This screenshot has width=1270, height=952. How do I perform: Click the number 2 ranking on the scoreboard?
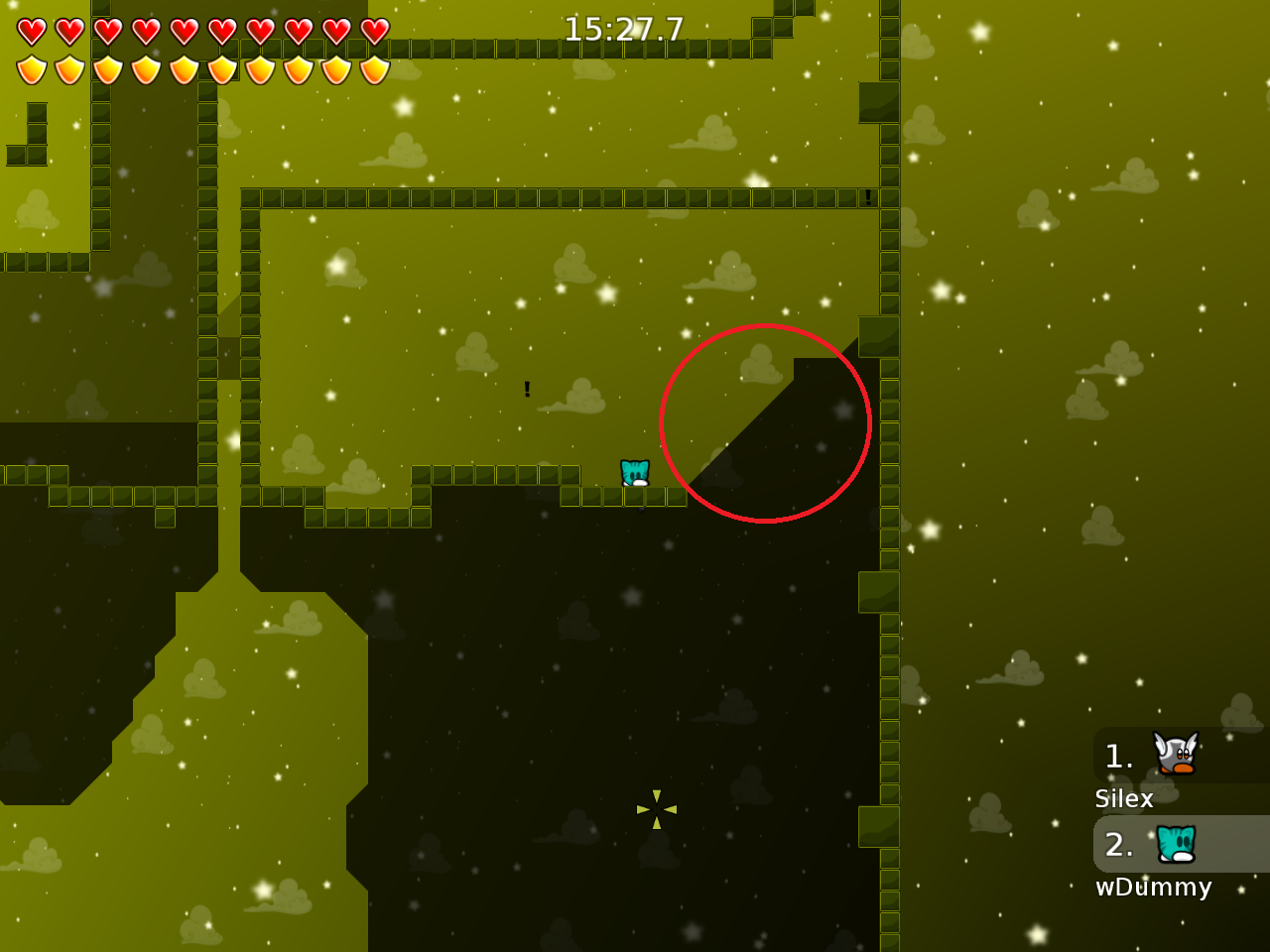1119,845
